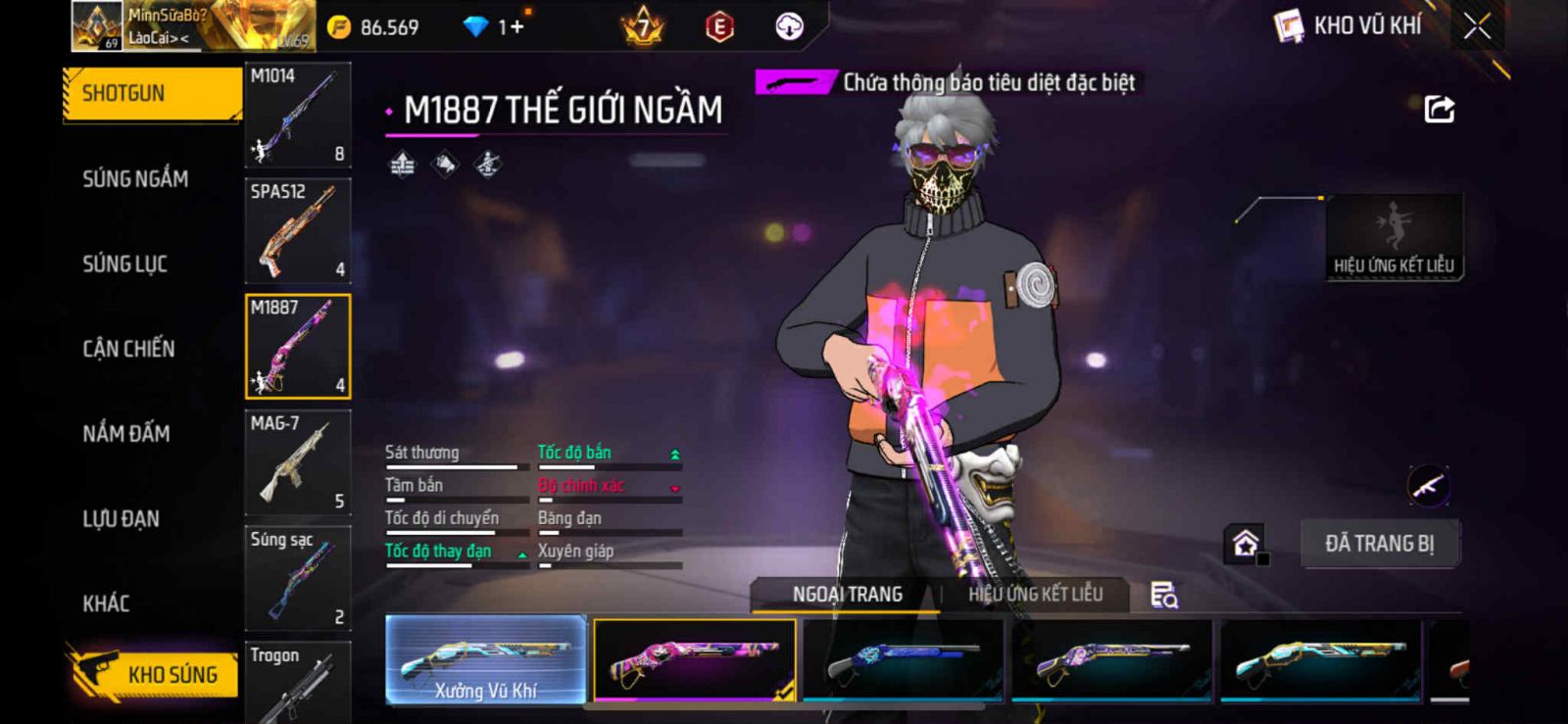The height and width of the screenshot is (724, 1568).
Task: Open the Kho Súng button
Action: pyautogui.click(x=155, y=674)
